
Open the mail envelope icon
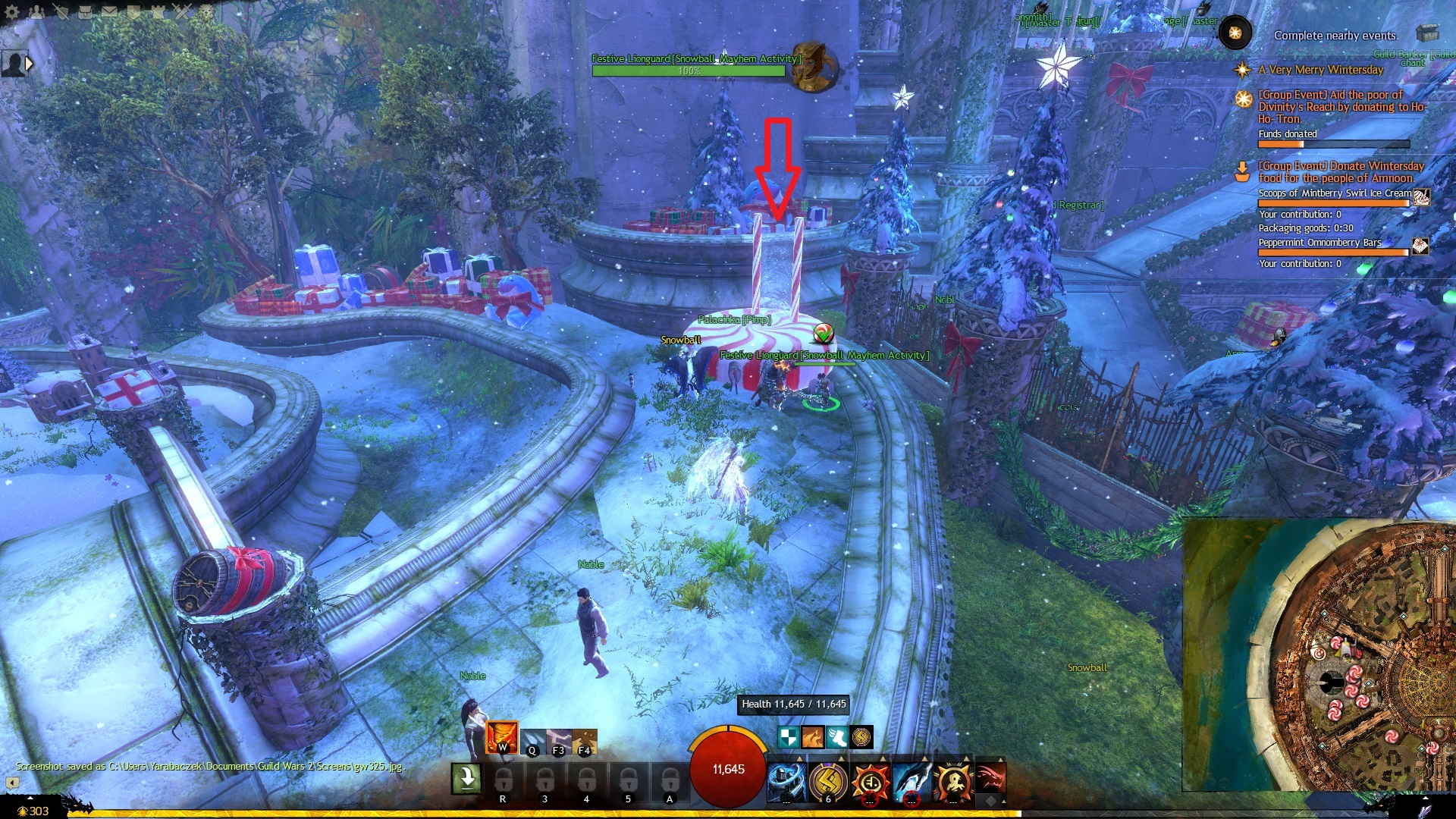click(109, 11)
